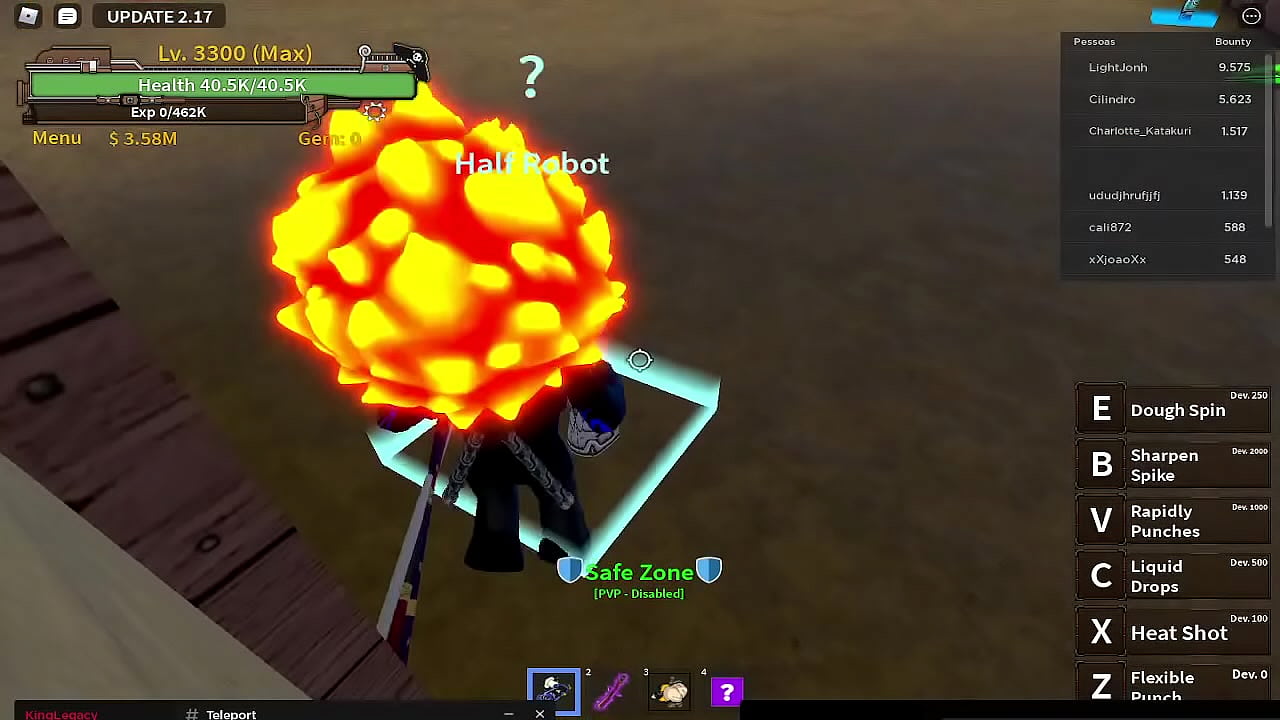Image resolution: width=1280 pixels, height=720 pixels.
Task: Click the gear settings icon
Action: point(375,111)
